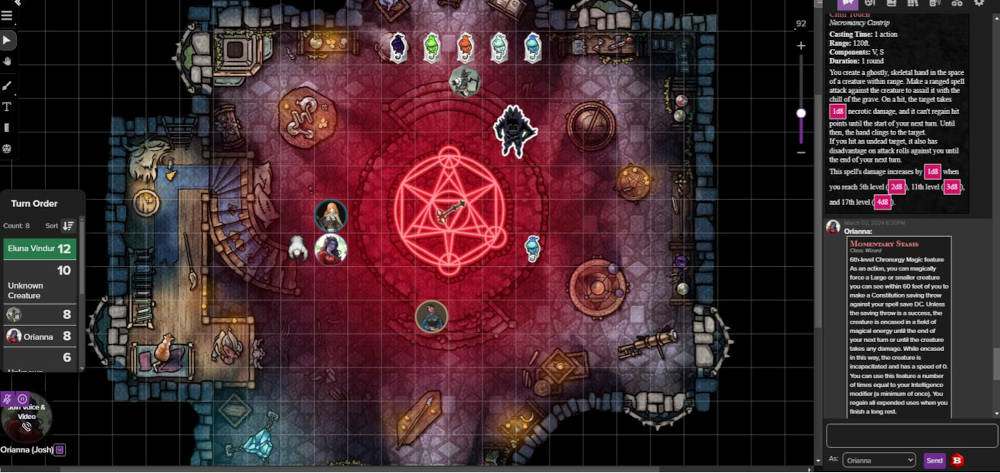Select Orianna in the turn order
The image size is (1000, 473).
[40, 337]
